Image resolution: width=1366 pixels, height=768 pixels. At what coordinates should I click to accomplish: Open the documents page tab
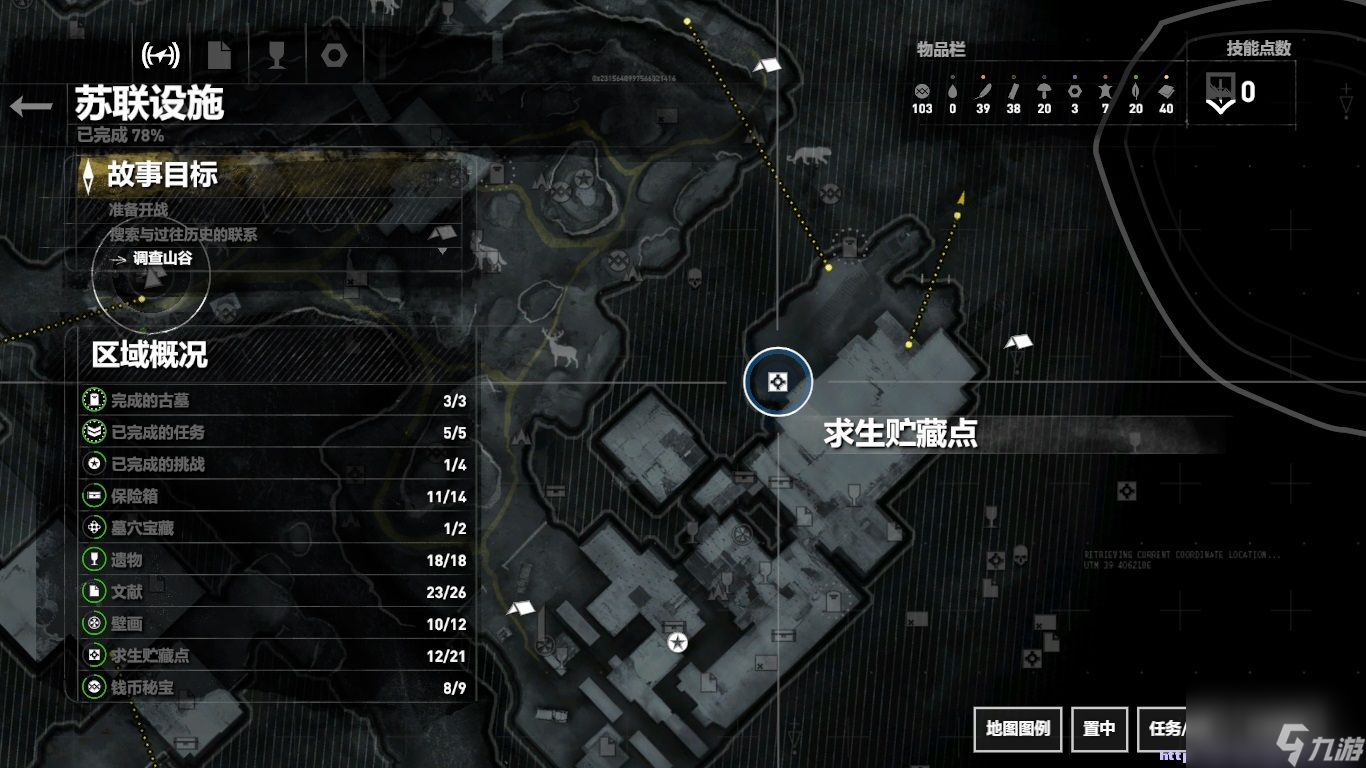click(219, 54)
